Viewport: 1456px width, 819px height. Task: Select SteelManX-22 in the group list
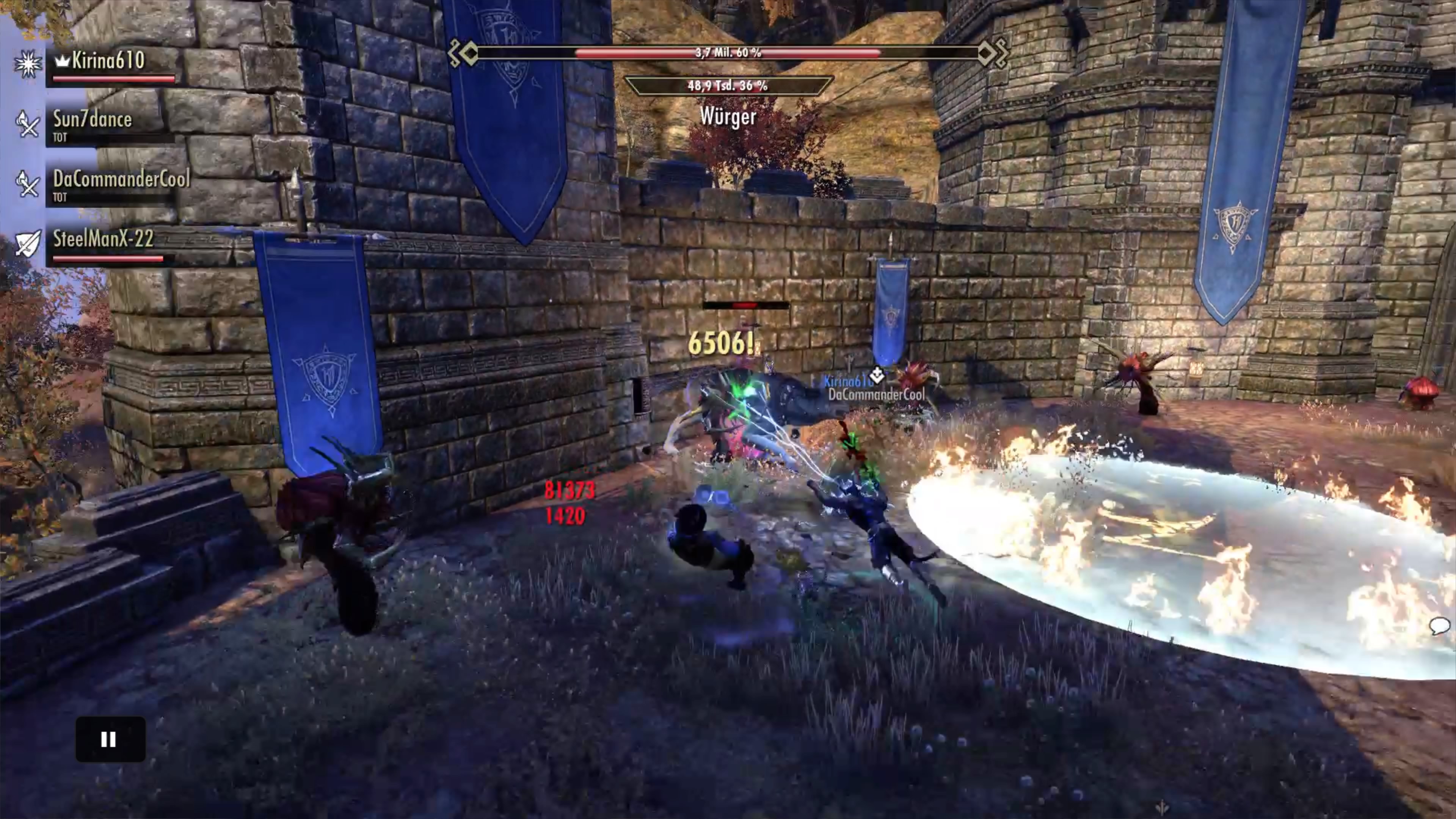tap(103, 239)
